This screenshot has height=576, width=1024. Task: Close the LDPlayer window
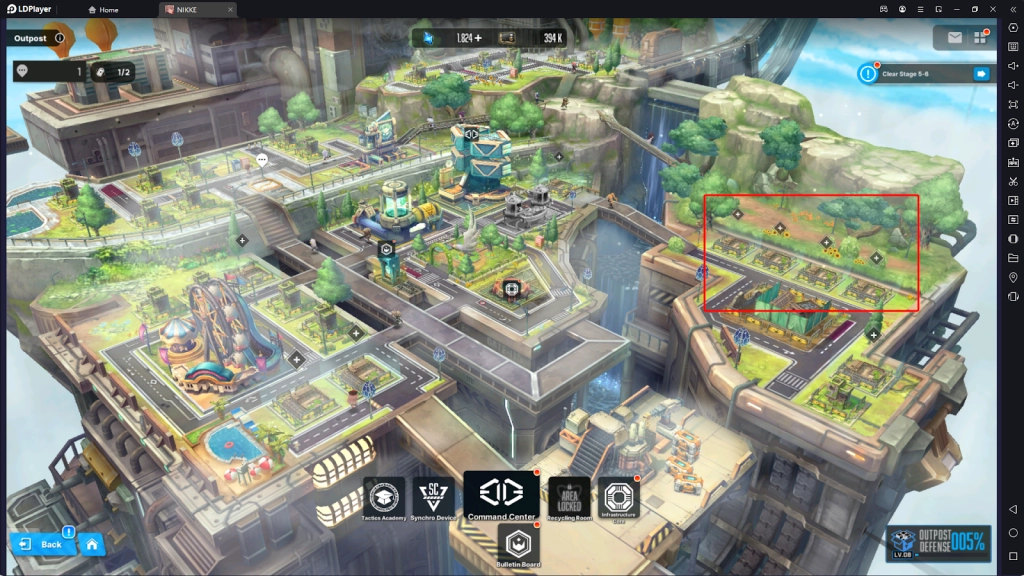pyautogui.click(x=992, y=9)
